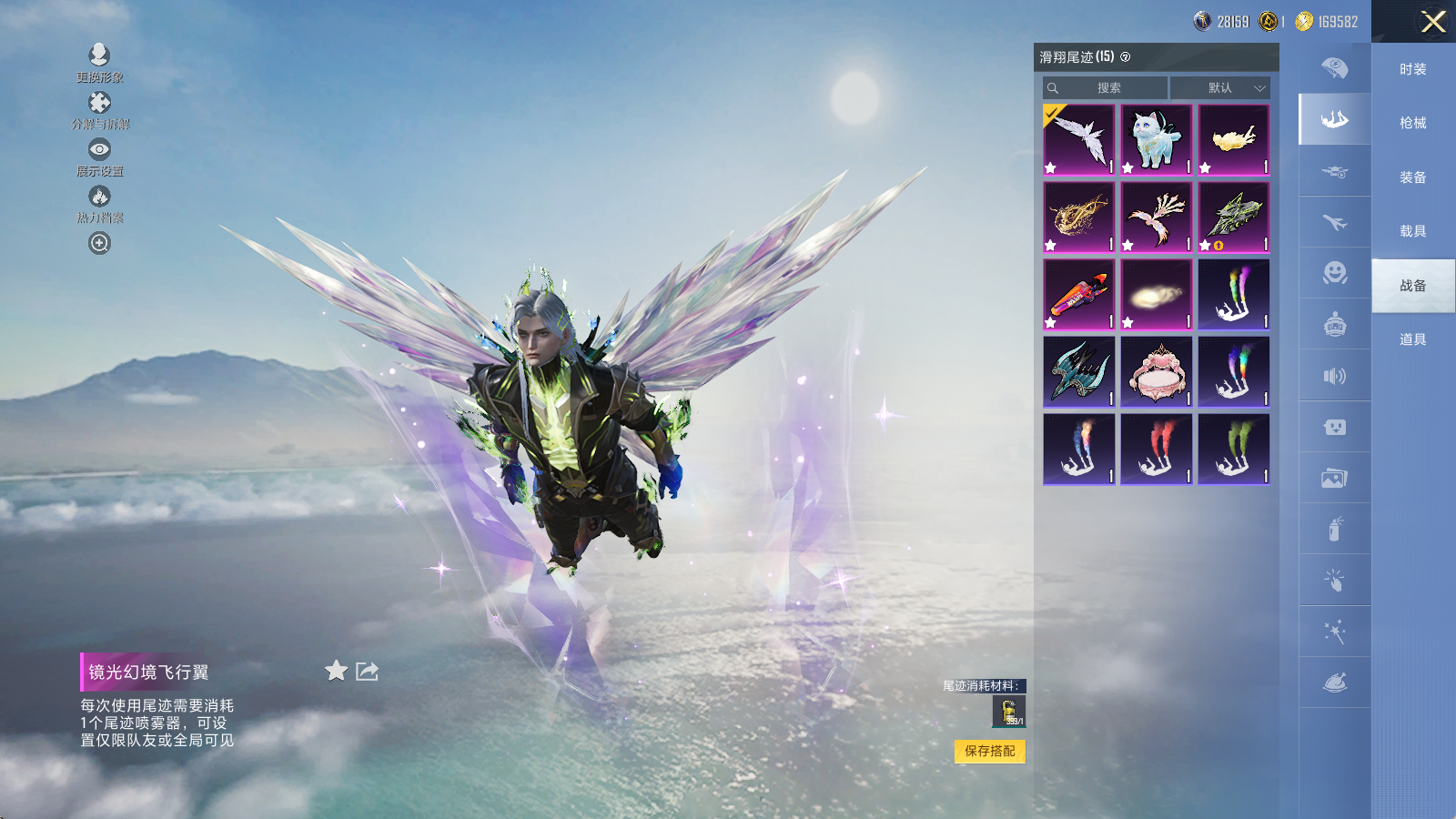
Task: Open the 道具 items tab
Action: point(1412,339)
